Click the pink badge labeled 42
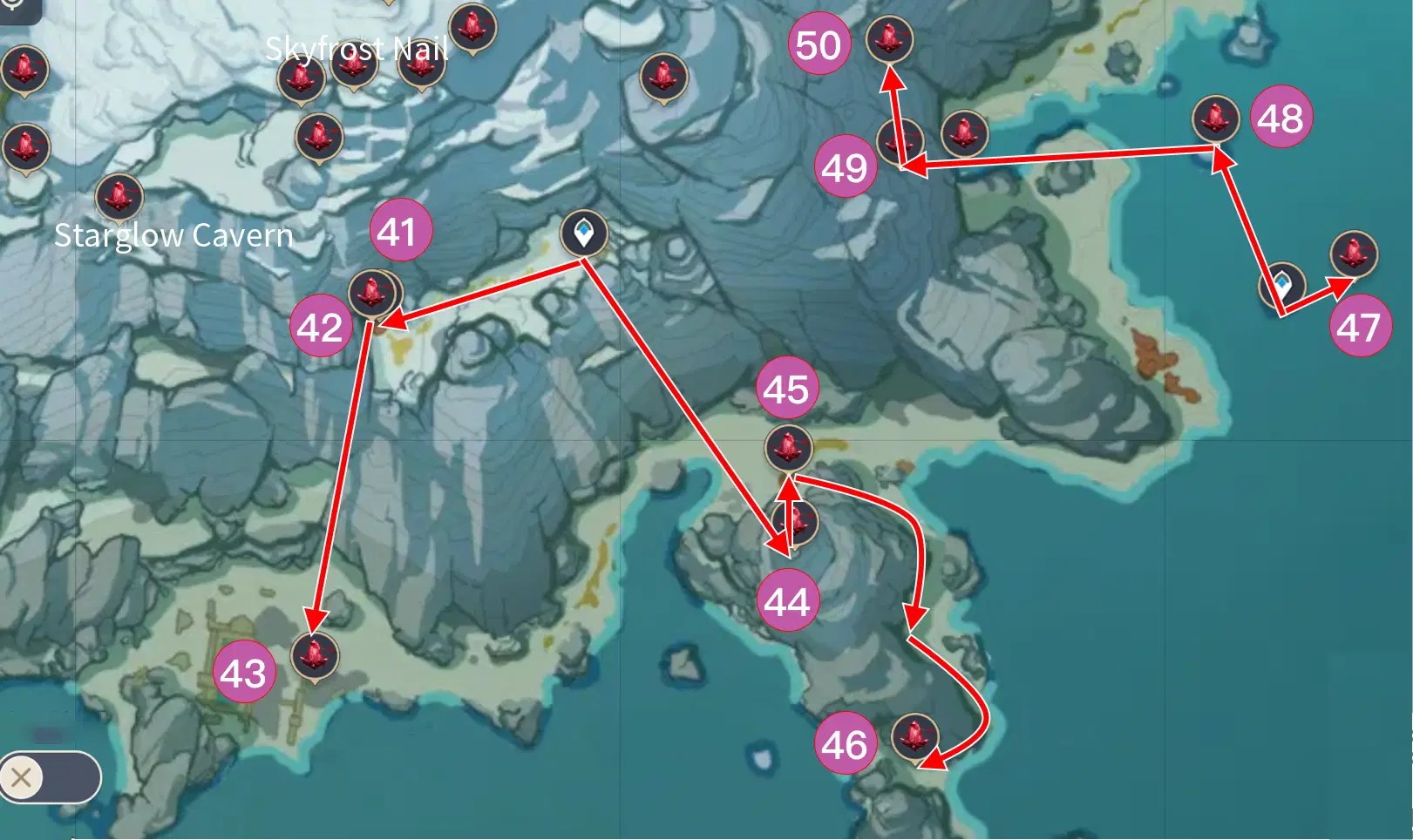 click(321, 327)
